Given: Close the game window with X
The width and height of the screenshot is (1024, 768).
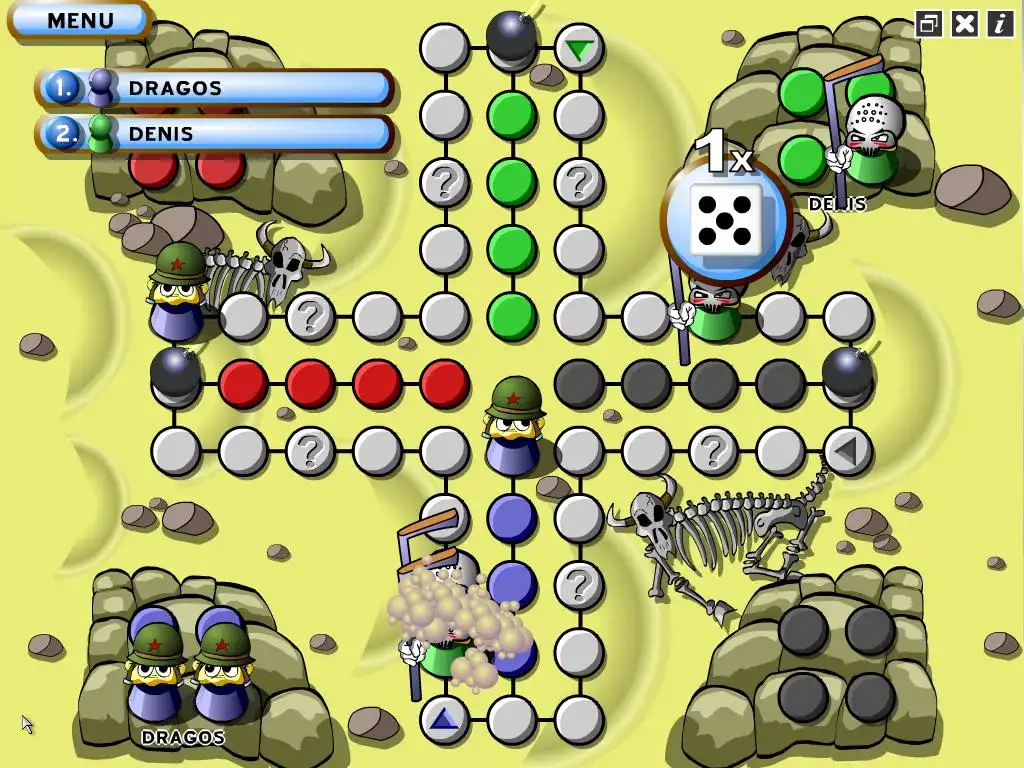Looking at the screenshot, I should [x=964, y=24].
